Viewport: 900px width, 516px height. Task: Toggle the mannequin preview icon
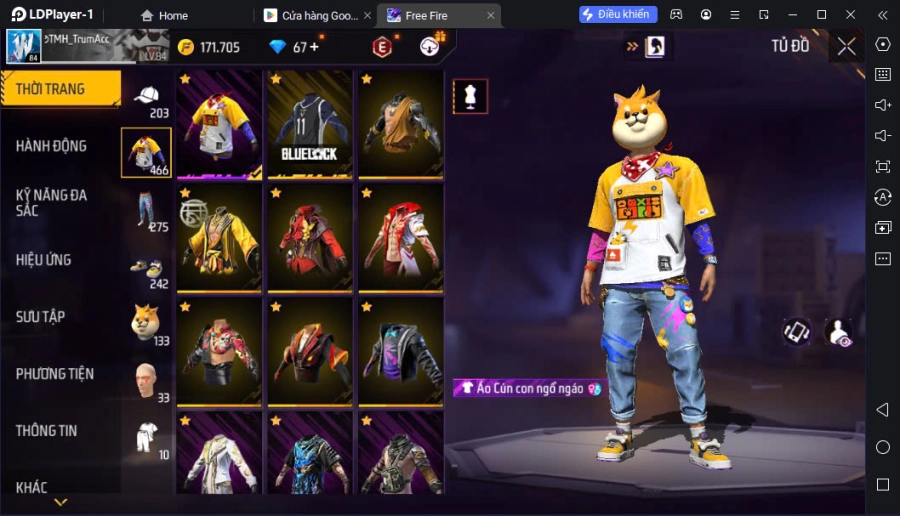[470, 96]
